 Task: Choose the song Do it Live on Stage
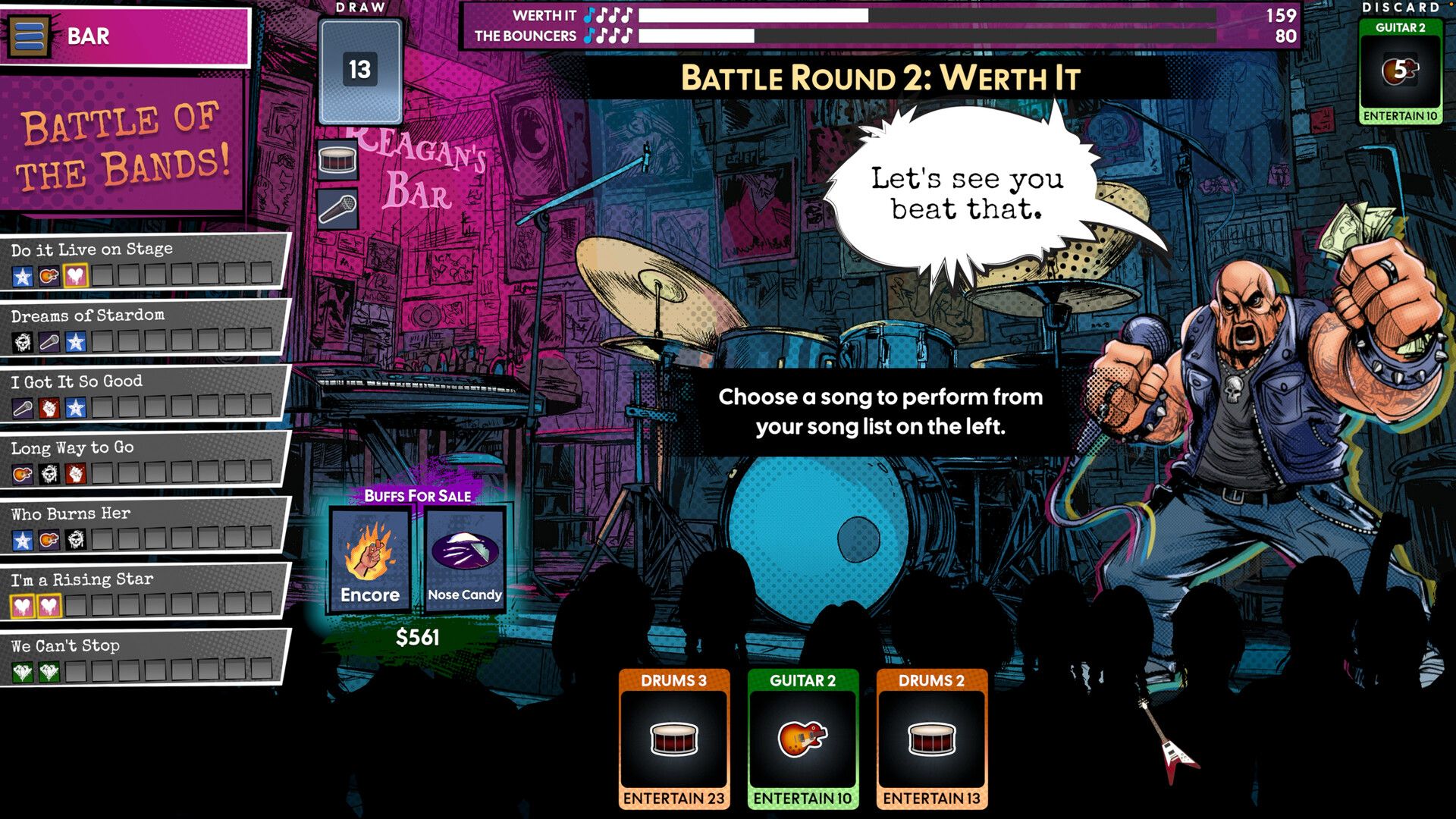143,260
